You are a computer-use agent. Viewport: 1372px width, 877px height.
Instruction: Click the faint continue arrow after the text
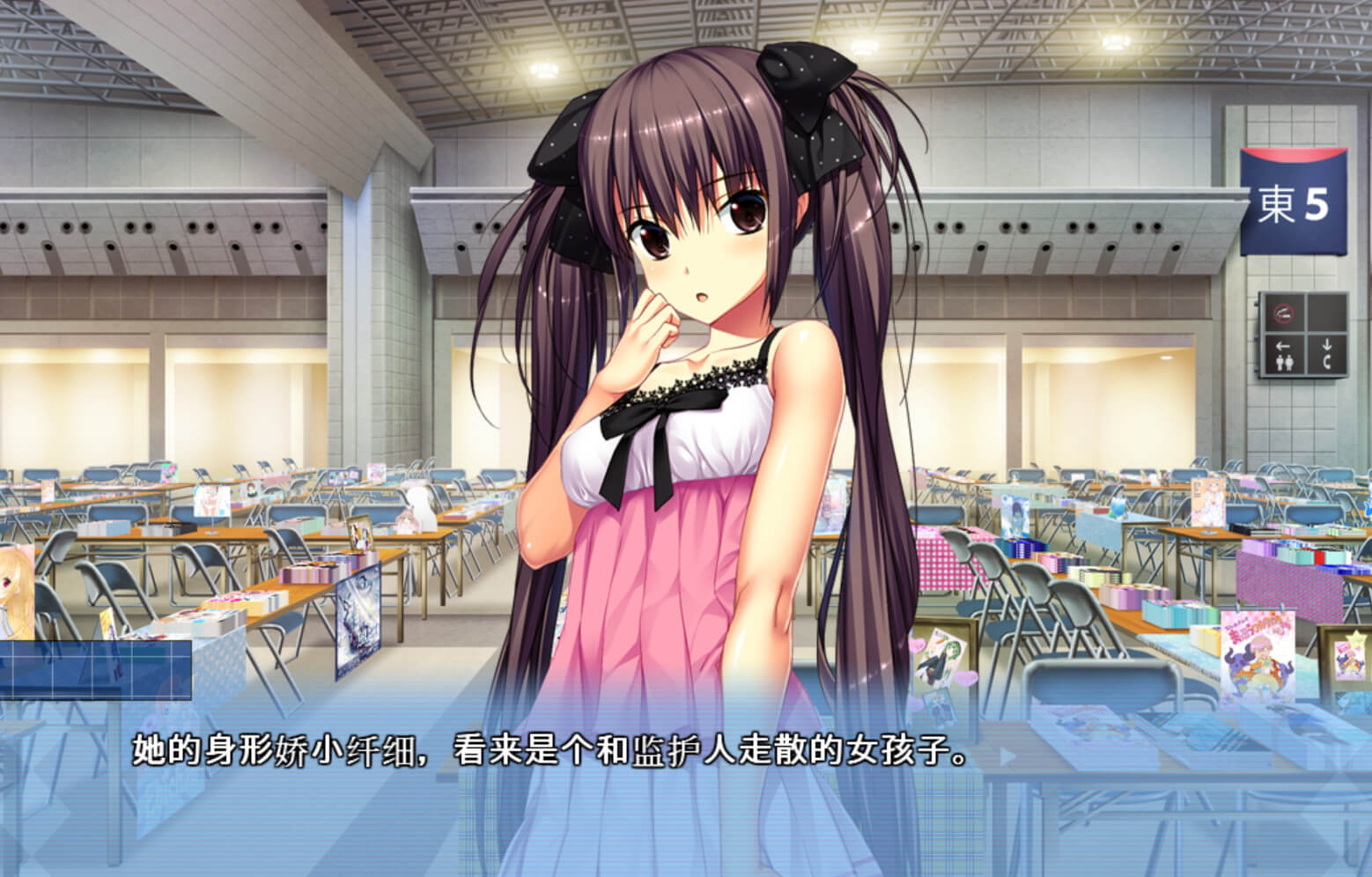[x=1007, y=755]
